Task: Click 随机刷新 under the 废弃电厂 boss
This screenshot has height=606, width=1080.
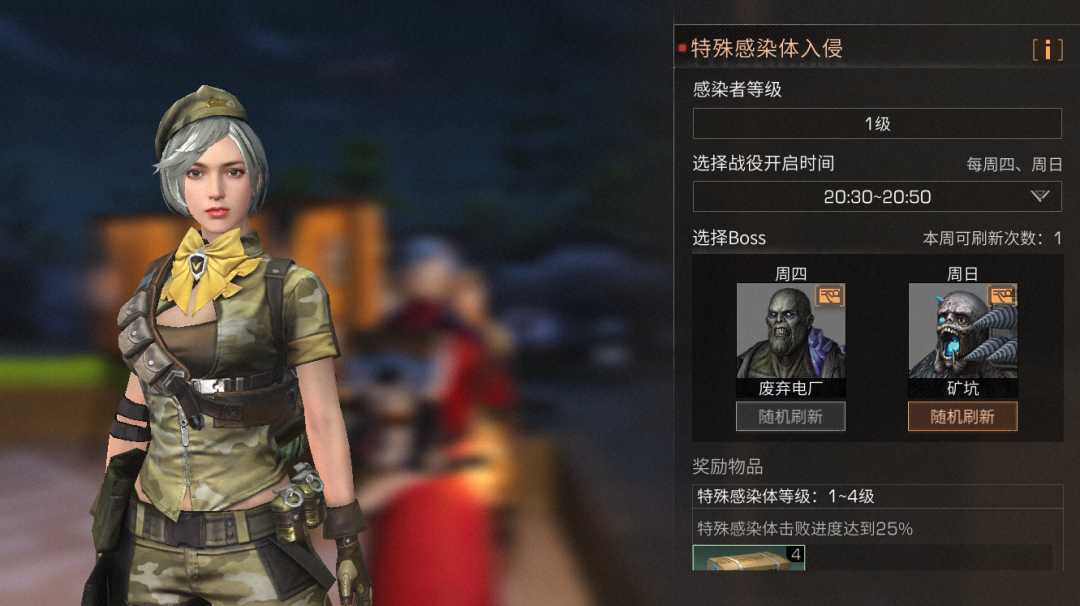Action: 791,417
